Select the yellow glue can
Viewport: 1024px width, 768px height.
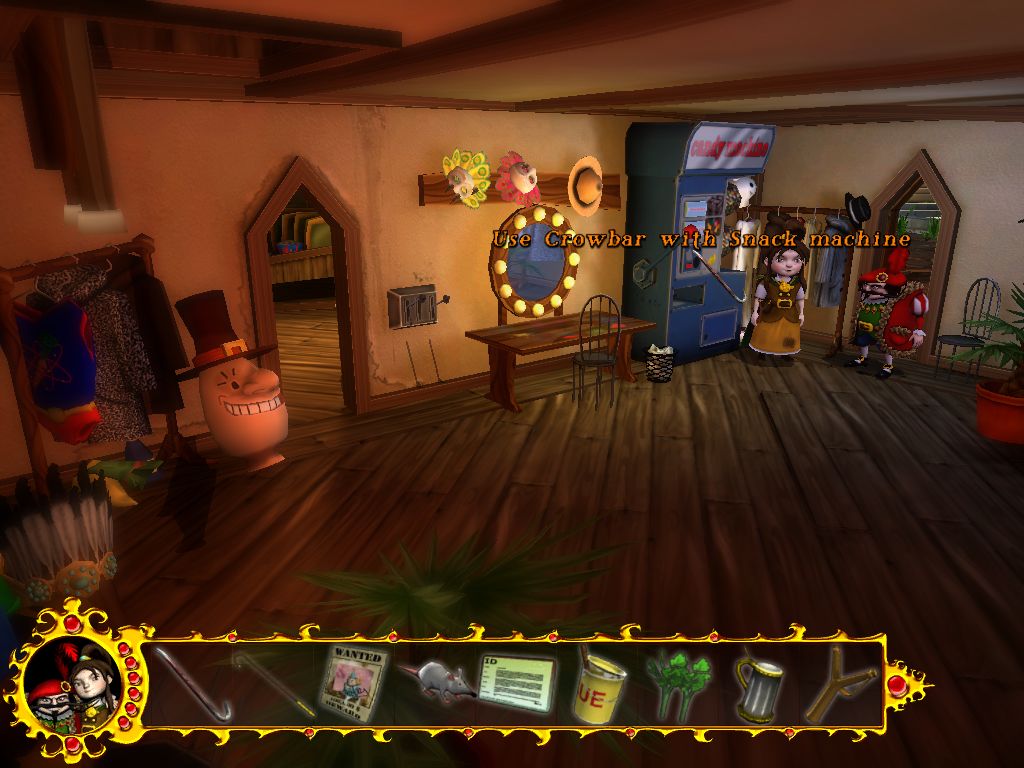[598, 685]
